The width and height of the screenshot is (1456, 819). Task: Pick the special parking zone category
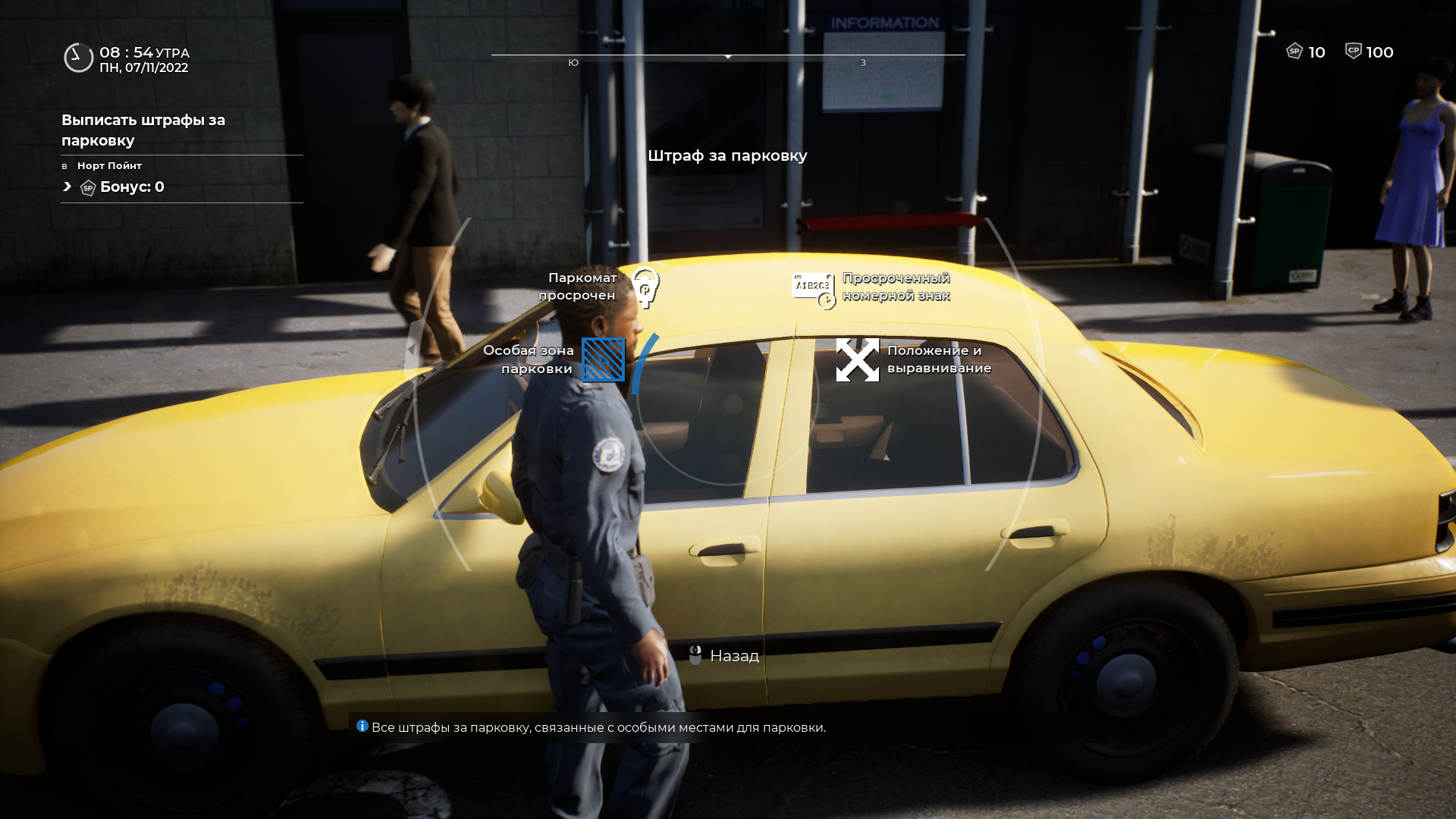[x=603, y=359]
